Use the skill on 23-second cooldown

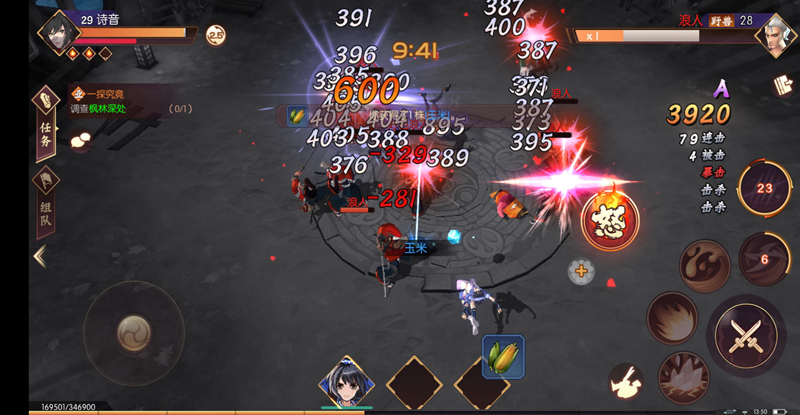(764, 187)
